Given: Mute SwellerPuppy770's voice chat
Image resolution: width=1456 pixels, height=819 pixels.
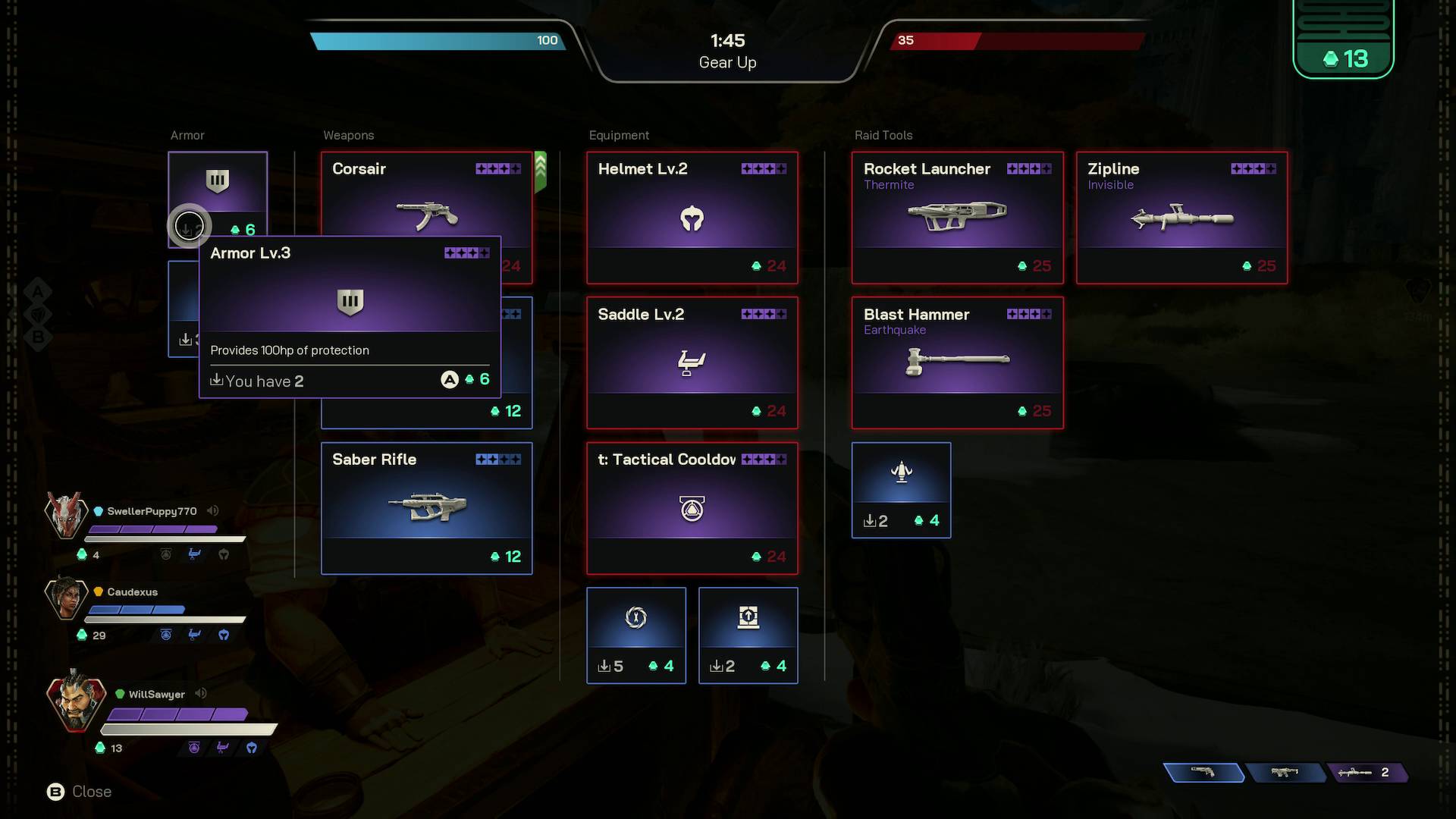Looking at the screenshot, I should 212,511.
